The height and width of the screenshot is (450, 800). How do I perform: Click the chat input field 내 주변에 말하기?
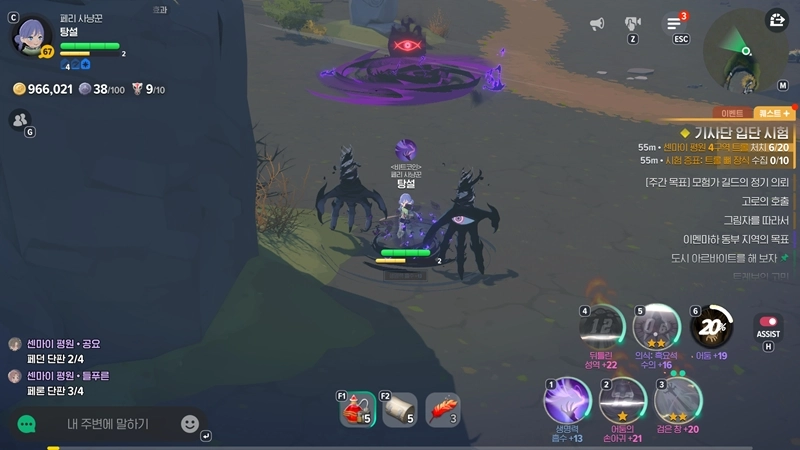108,424
